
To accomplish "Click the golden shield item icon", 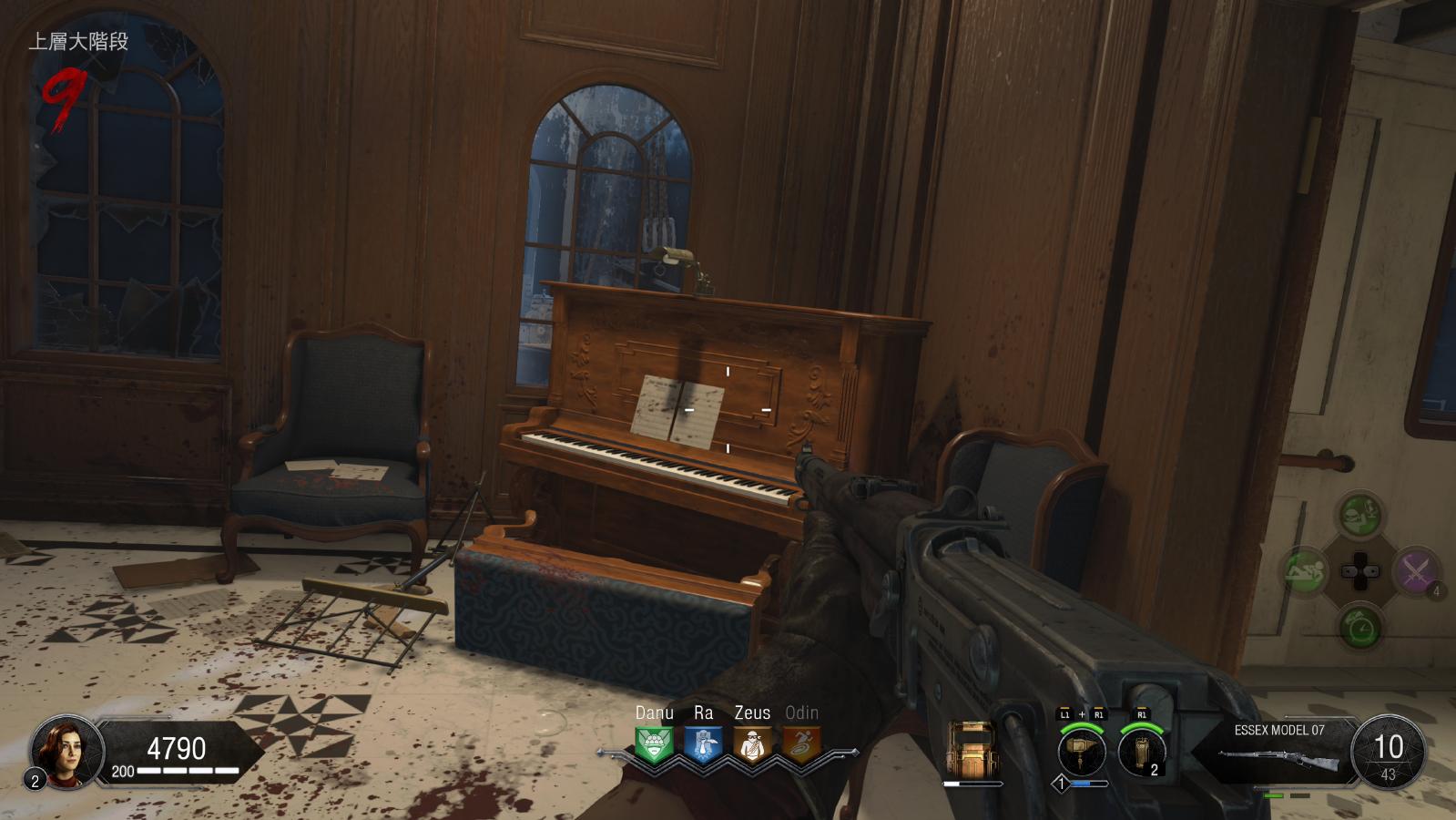I will coord(972,749).
